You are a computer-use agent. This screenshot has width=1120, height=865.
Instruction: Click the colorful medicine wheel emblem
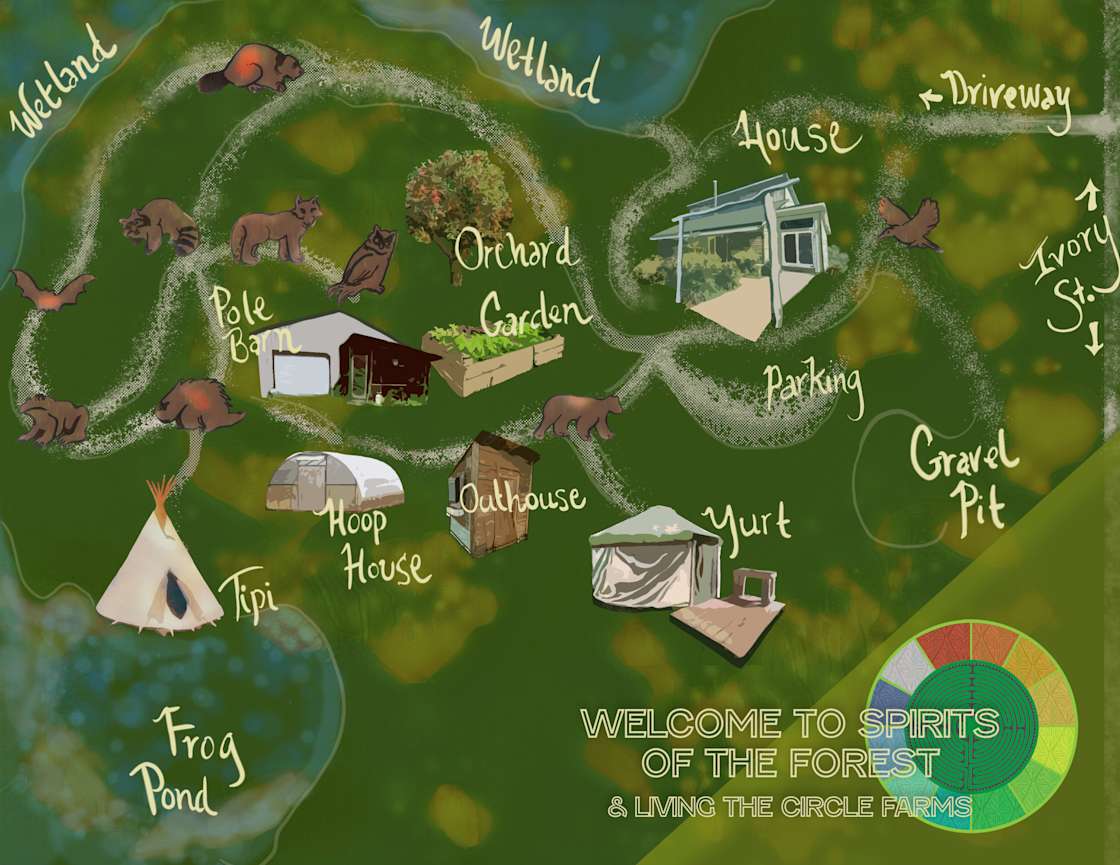click(x=971, y=727)
